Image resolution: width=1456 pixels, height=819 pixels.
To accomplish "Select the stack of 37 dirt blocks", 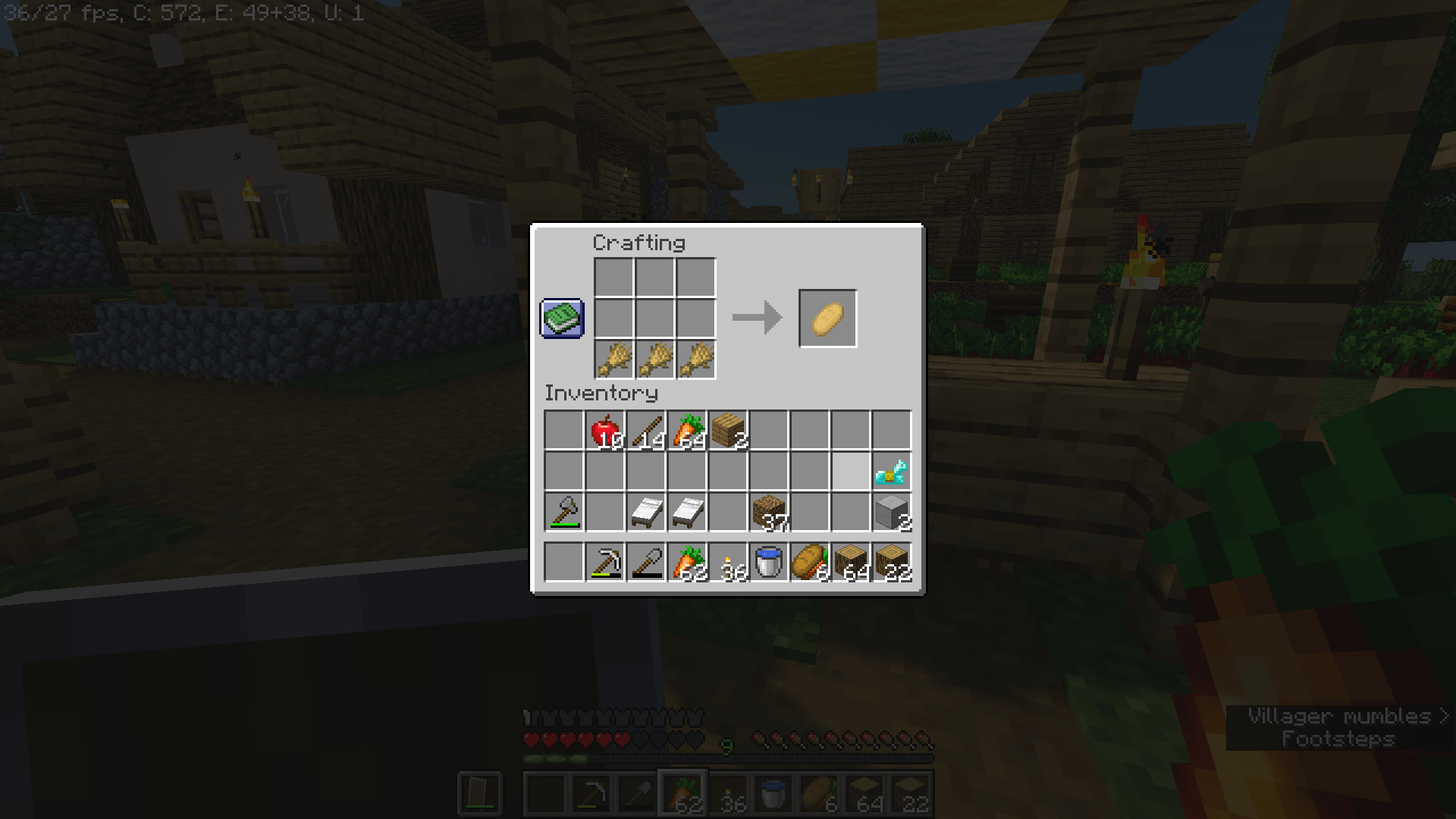I will (768, 512).
